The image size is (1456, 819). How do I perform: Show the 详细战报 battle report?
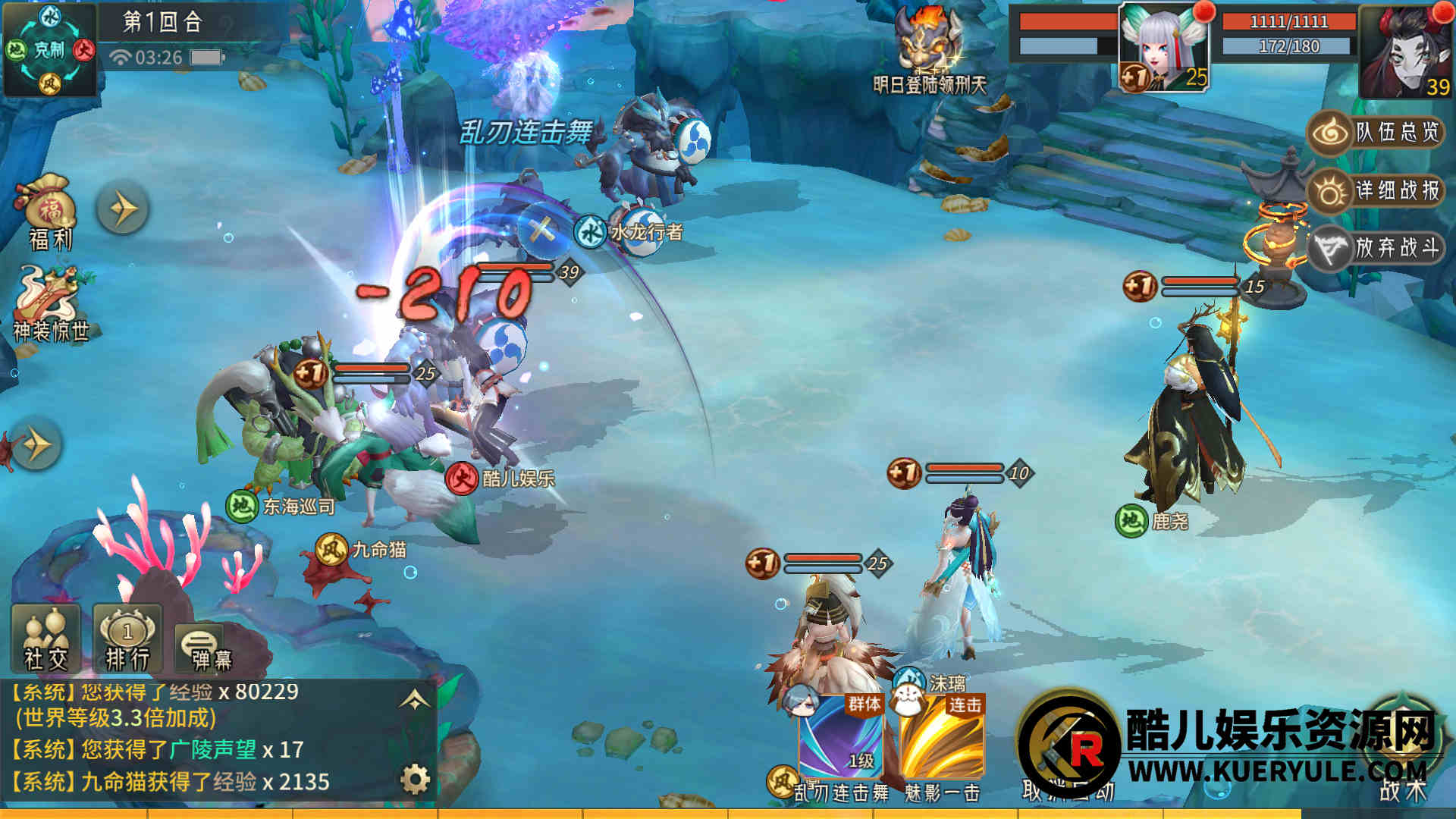(1374, 190)
